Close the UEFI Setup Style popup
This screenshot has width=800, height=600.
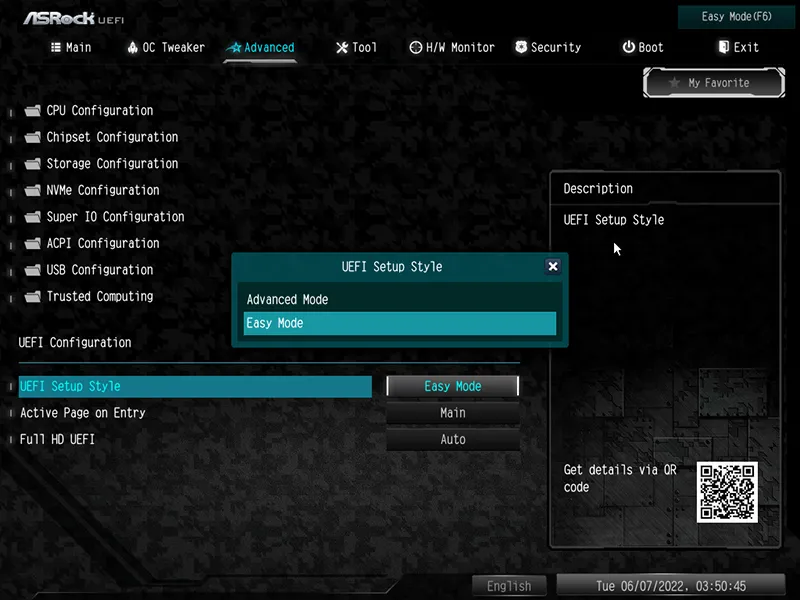[x=553, y=267]
